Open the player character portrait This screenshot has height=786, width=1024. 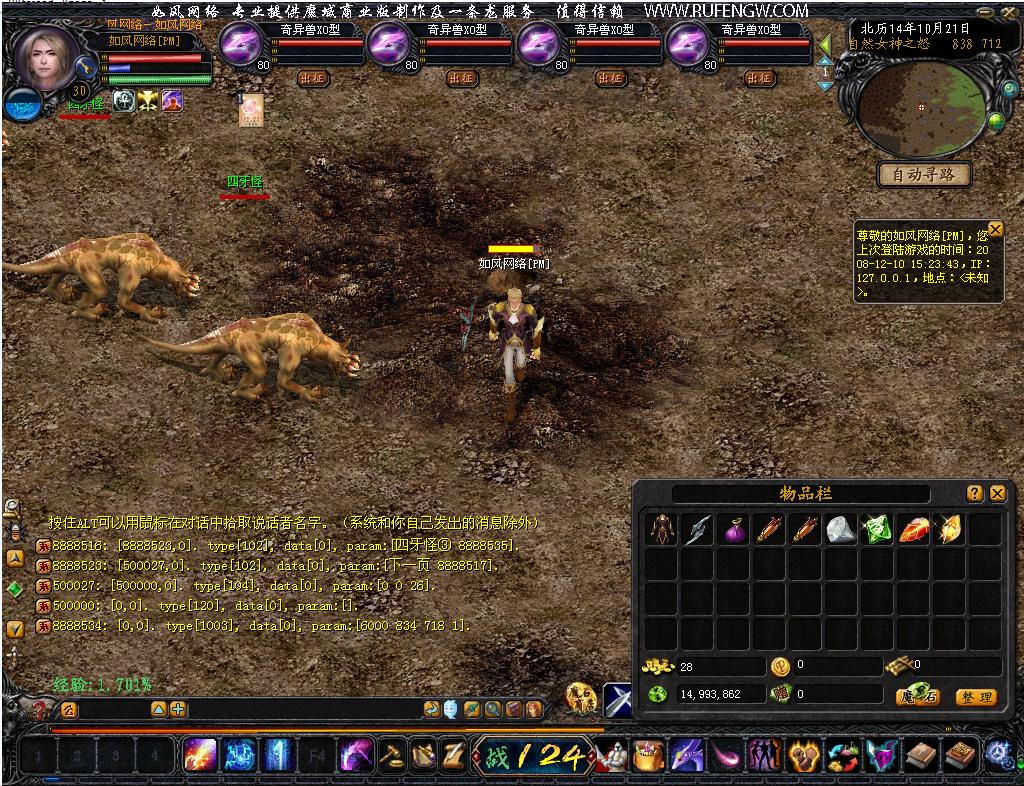(x=46, y=58)
